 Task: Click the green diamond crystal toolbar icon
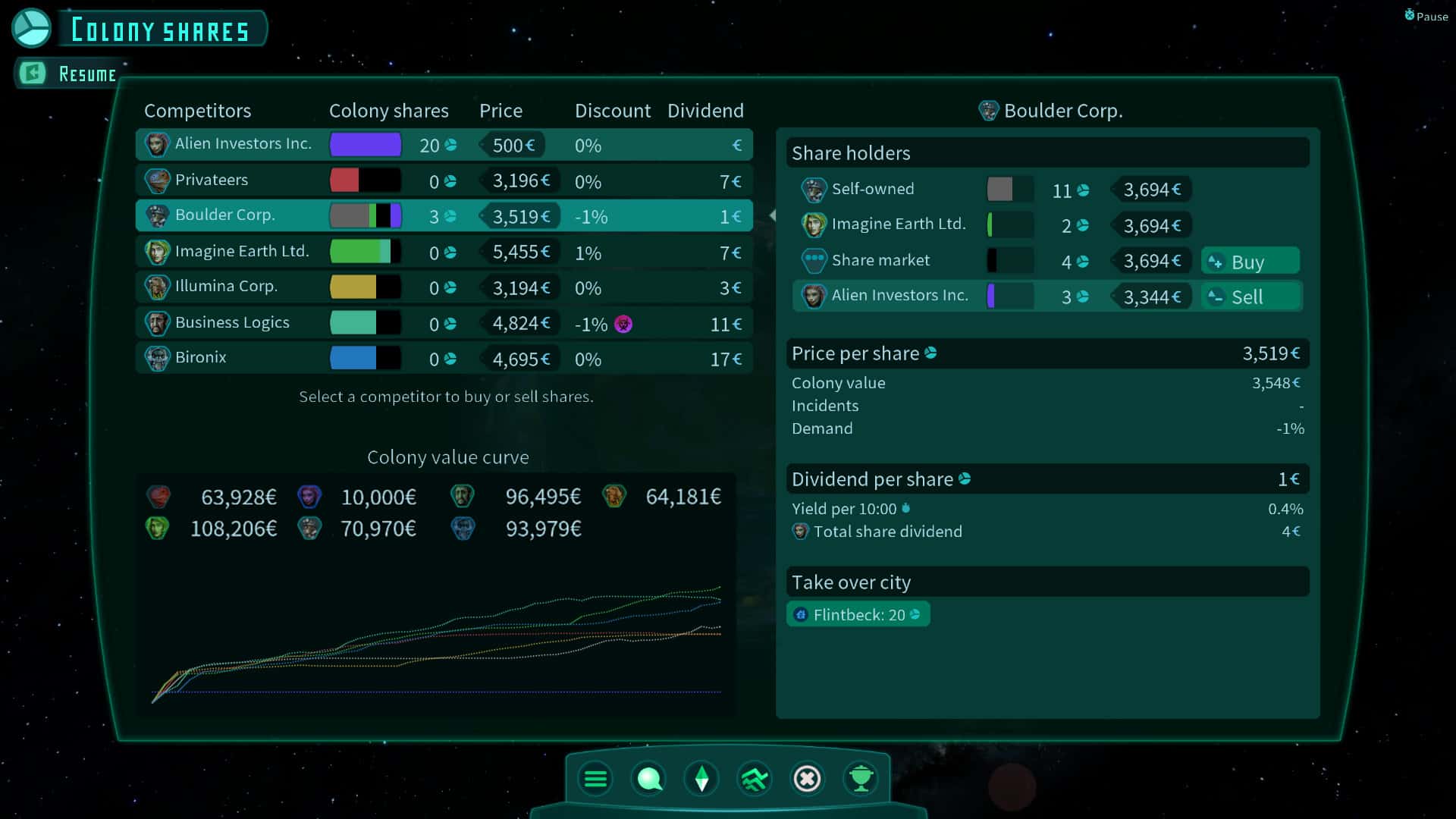pos(701,779)
